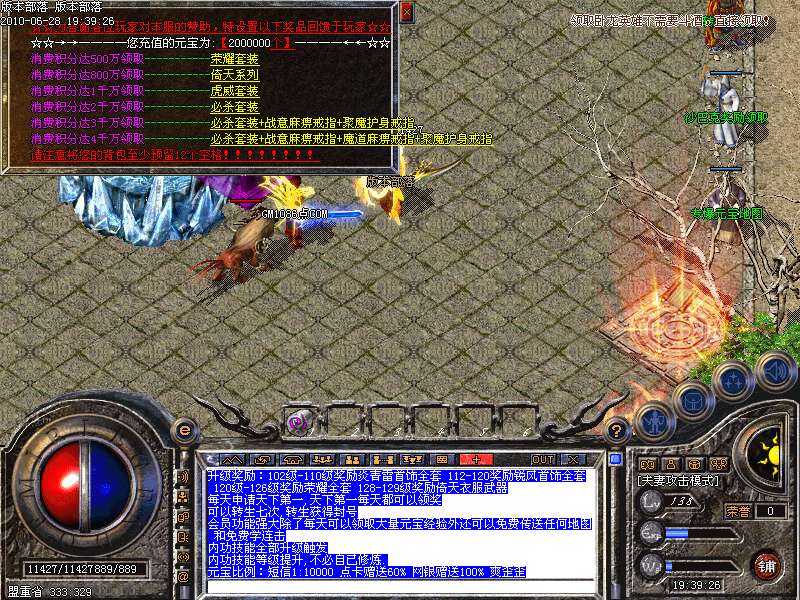The width and height of the screenshot is (800, 600).
Task: Use the purple item in belt slot one
Action: pos(297,422)
